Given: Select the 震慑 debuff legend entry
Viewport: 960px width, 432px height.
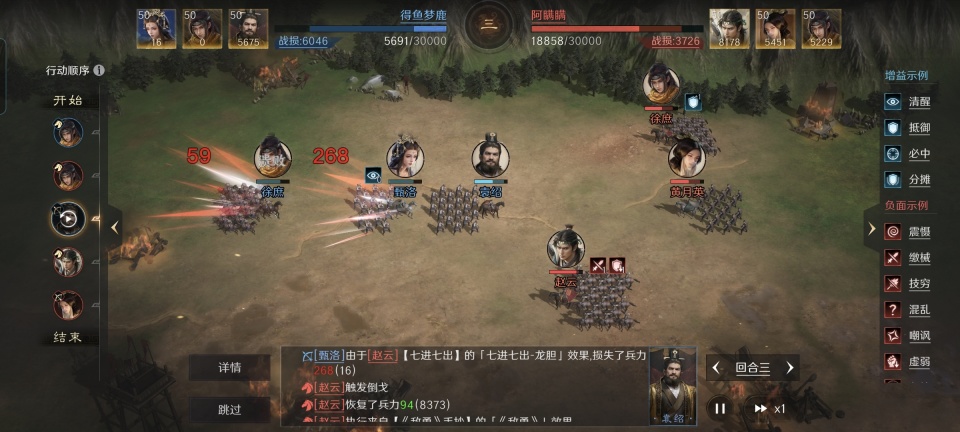Looking at the screenshot, I should [907, 232].
